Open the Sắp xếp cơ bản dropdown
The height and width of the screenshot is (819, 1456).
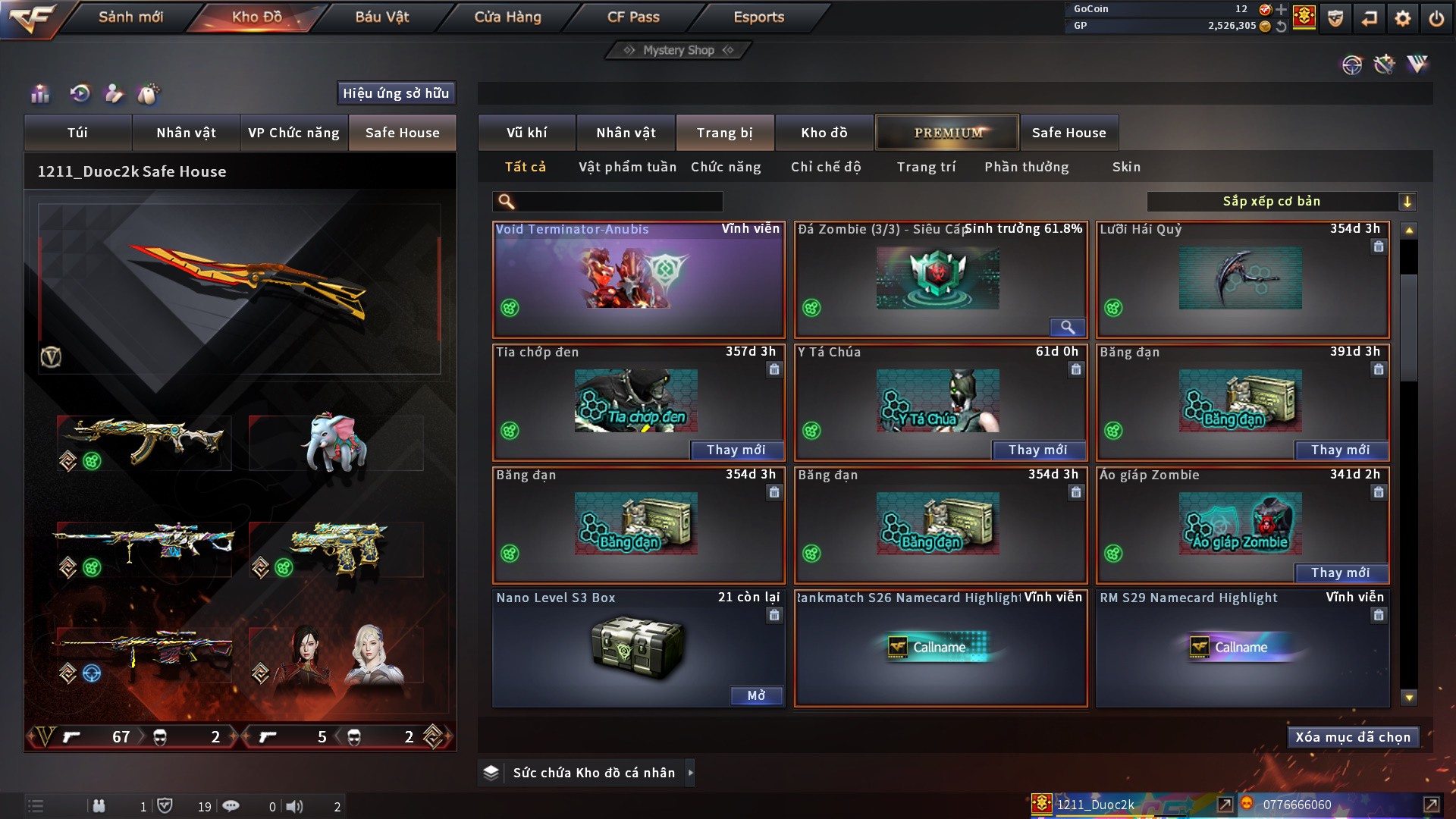1281,202
